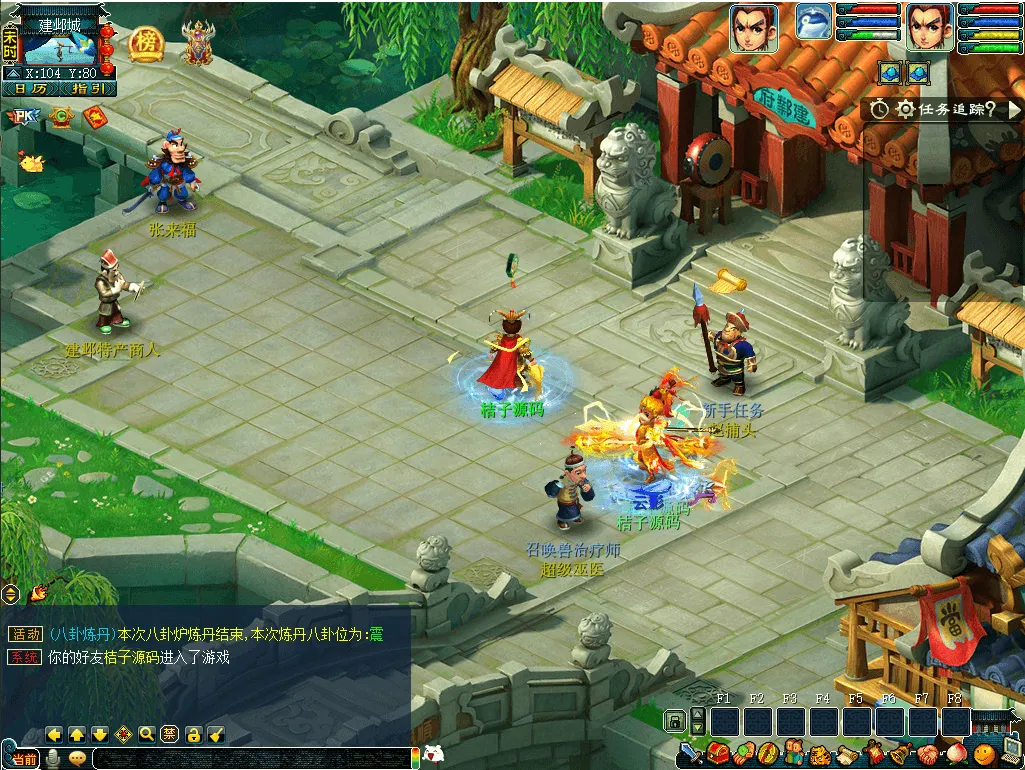Open the red envelope icon
This screenshot has width=1025, height=770.
[95, 118]
